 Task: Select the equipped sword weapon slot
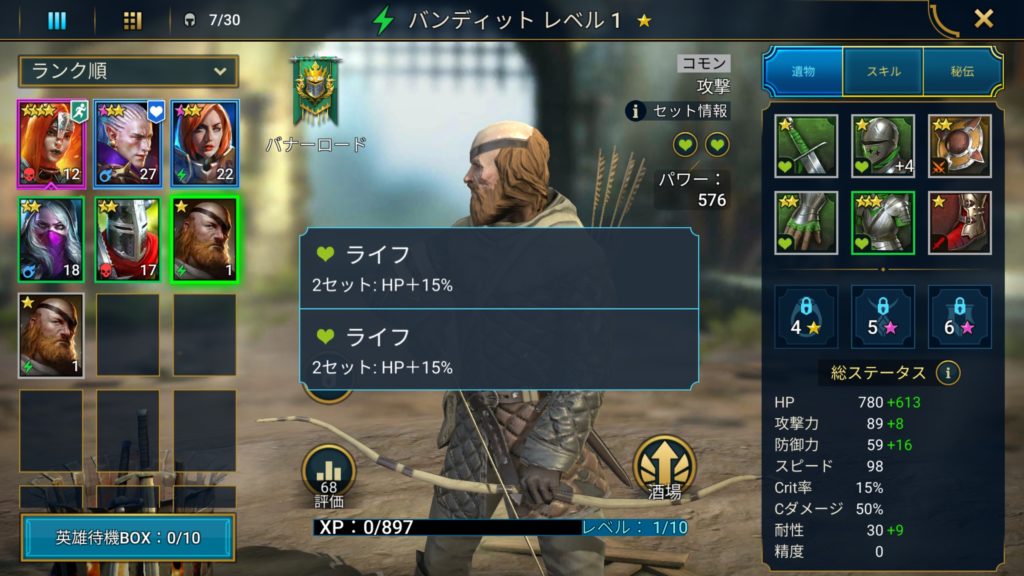coord(806,146)
